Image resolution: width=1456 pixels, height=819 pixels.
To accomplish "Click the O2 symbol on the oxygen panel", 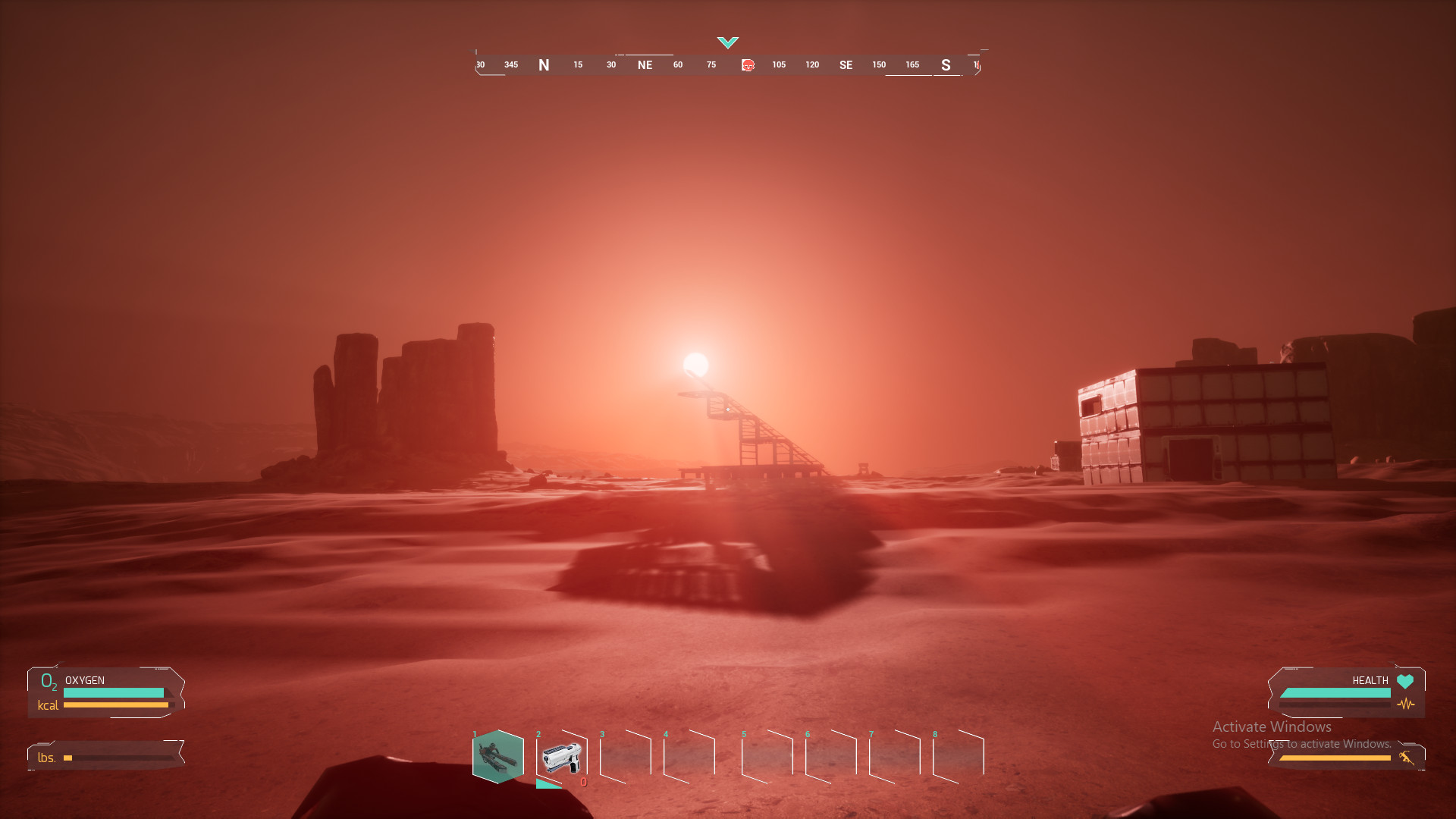I will (49, 683).
